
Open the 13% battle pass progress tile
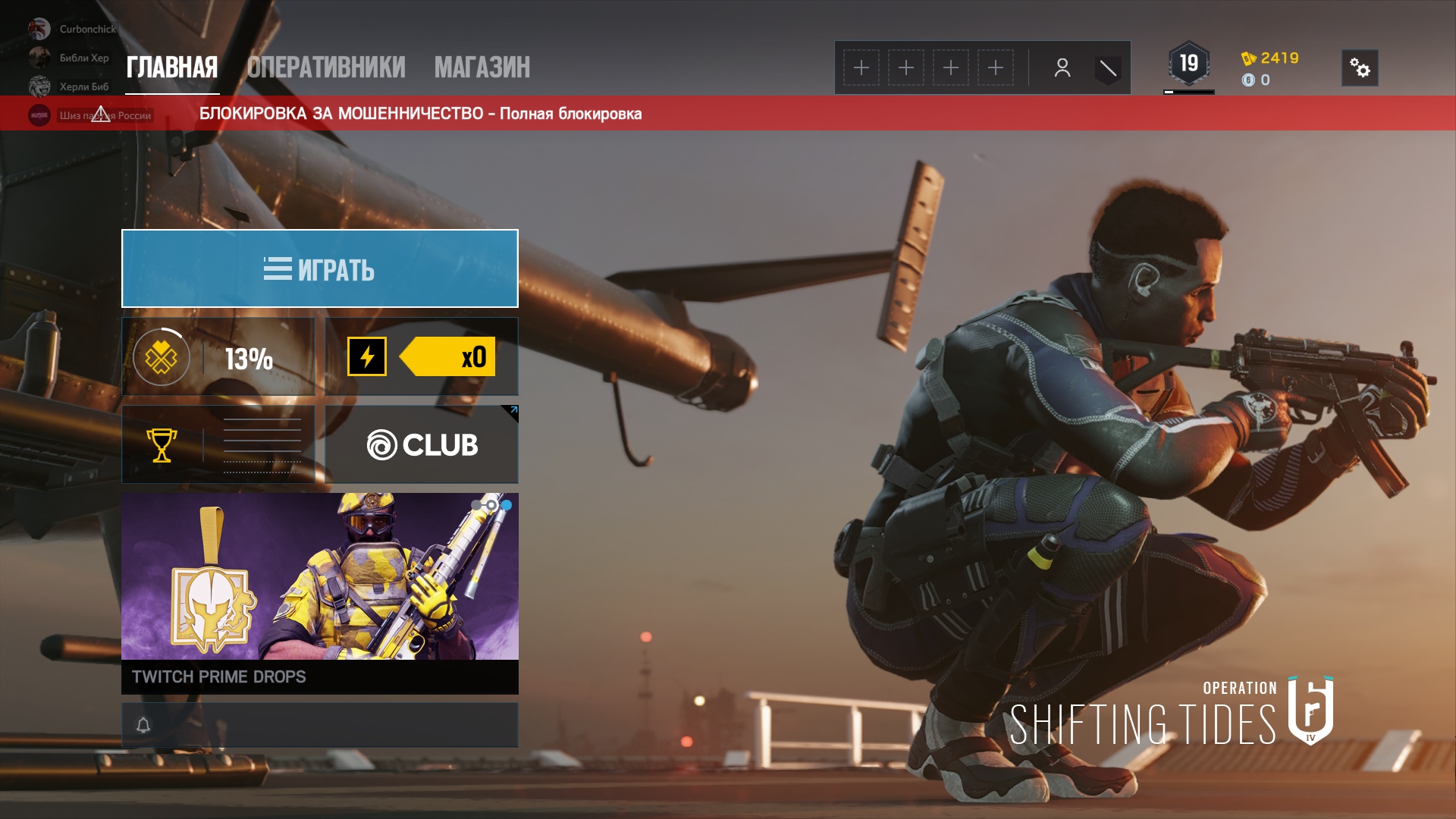coord(218,357)
